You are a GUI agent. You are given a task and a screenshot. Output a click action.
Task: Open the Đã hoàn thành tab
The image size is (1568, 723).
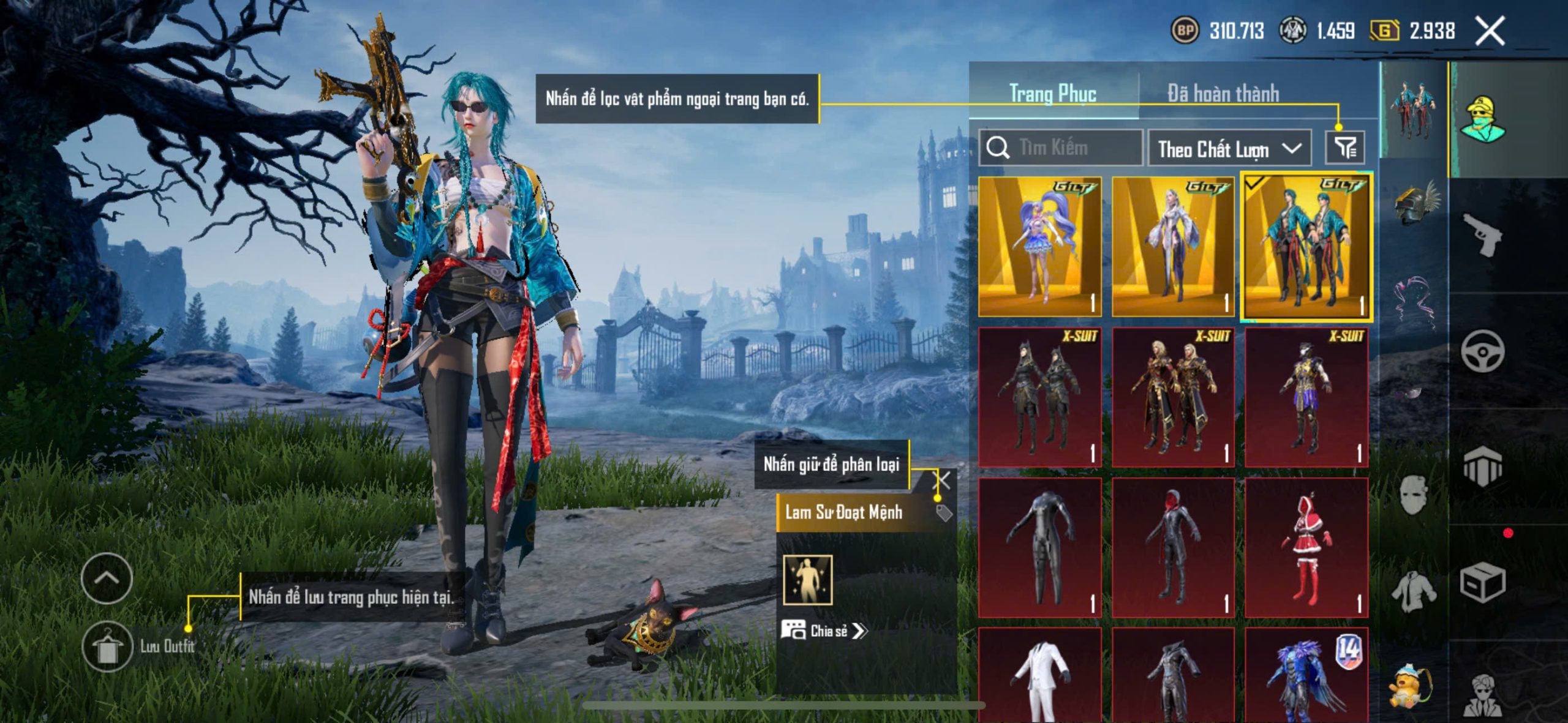1223,94
